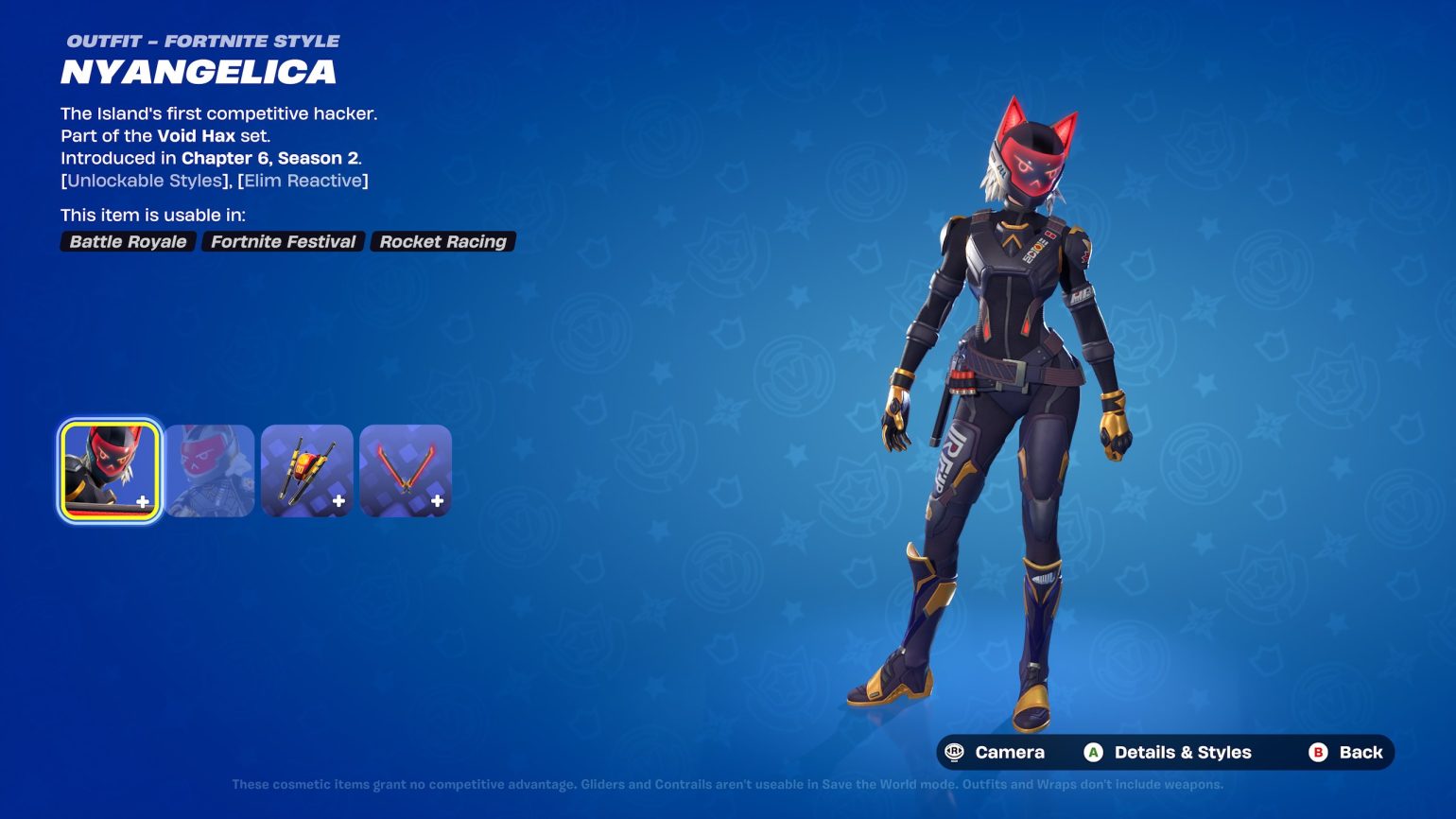The image size is (1456, 819).
Task: Click the Battle Royale mode tag
Action: [128, 242]
